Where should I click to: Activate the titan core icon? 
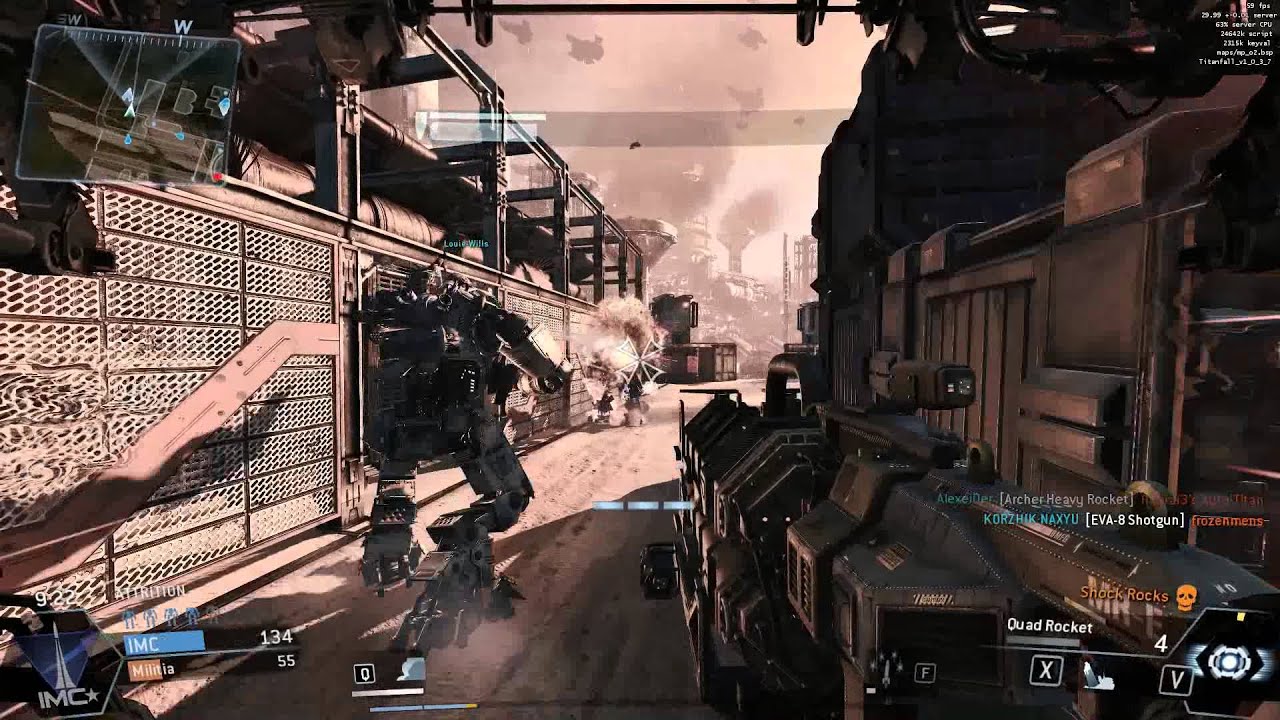(1229, 661)
